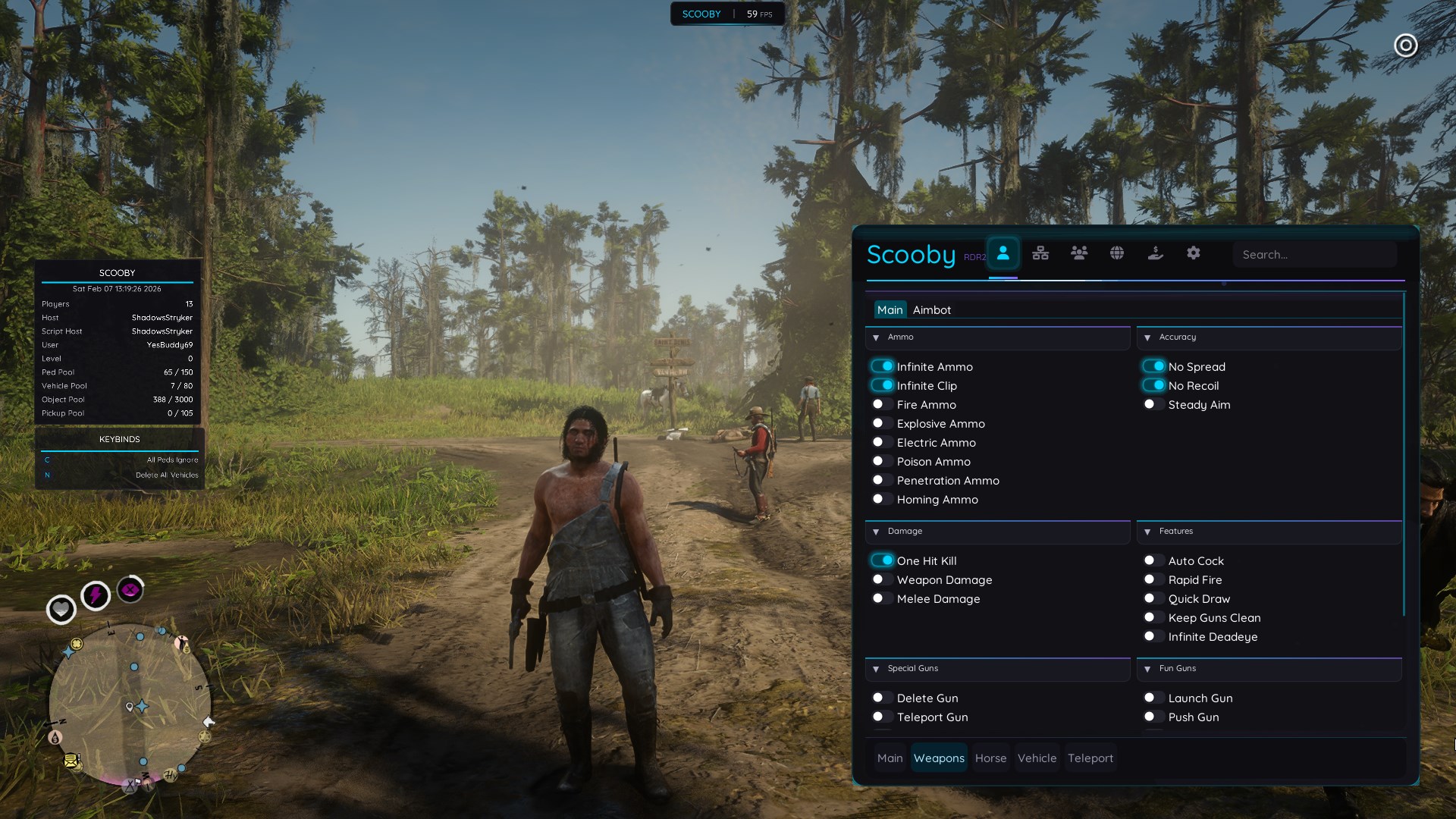Screen dimensions: 1456x819
Task: Click the globe World icon in the header
Action: [x=1117, y=253]
